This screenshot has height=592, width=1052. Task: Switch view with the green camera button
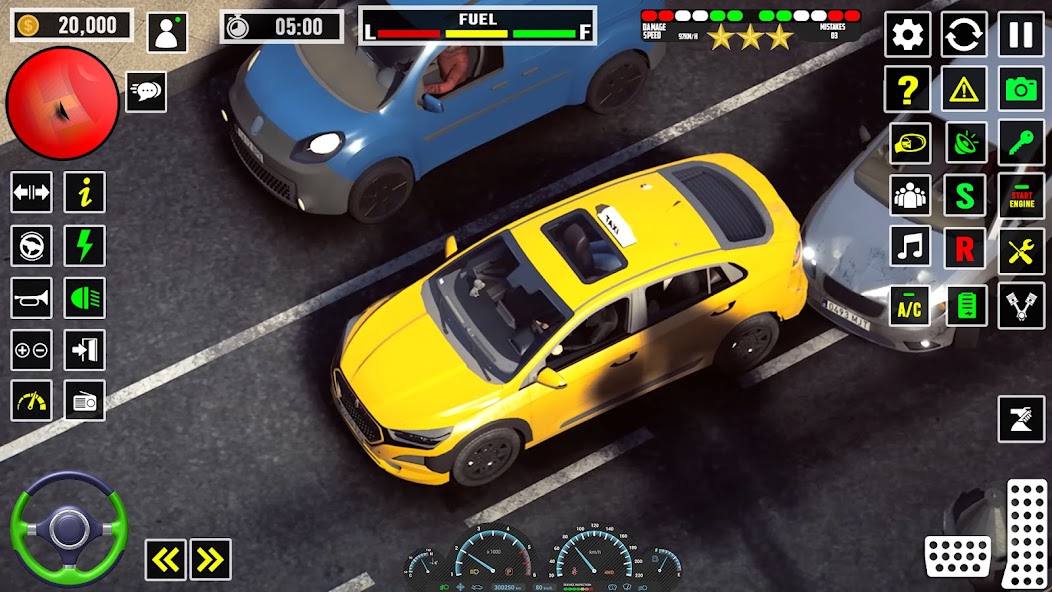(1020, 90)
